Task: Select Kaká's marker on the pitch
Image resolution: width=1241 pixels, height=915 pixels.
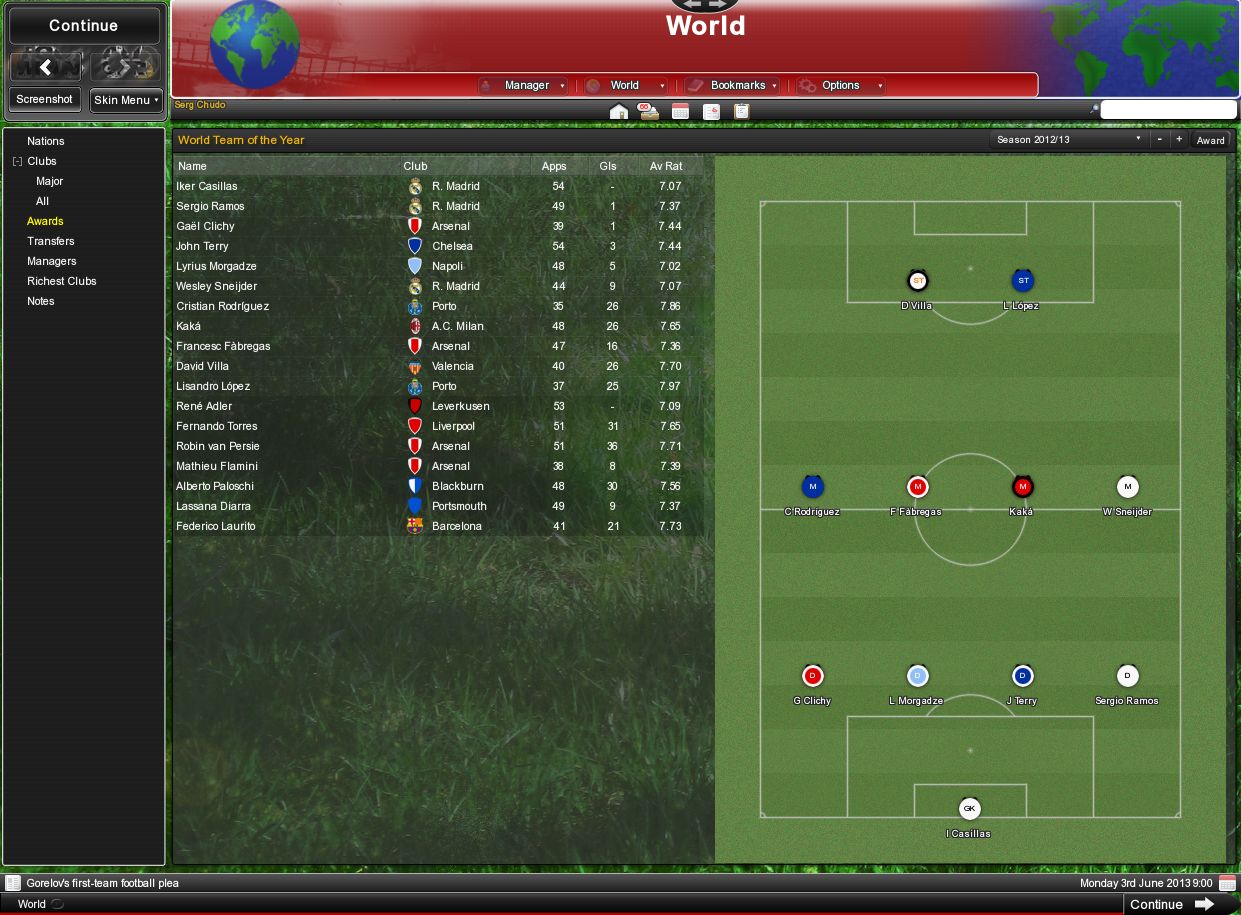Action: point(1022,488)
